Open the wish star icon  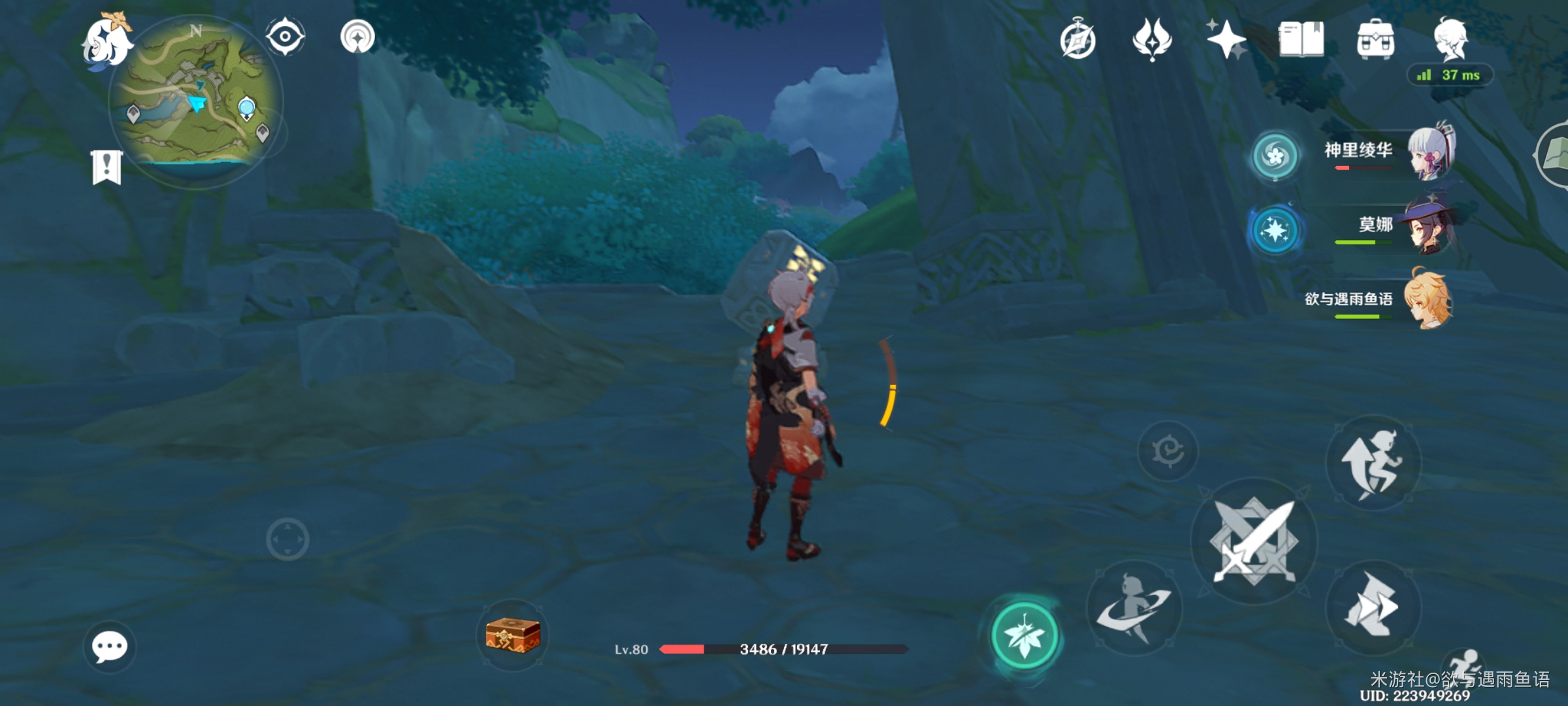tap(1226, 39)
